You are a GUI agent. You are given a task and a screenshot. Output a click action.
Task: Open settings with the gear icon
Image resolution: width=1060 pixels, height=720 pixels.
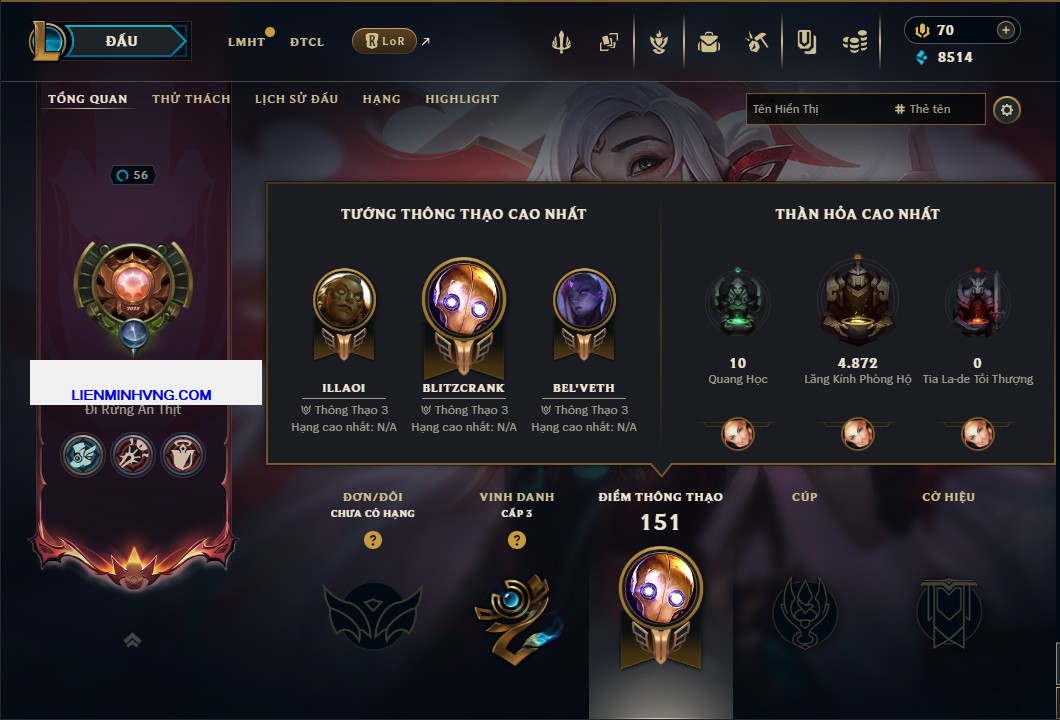click(x=1007, y=109)
